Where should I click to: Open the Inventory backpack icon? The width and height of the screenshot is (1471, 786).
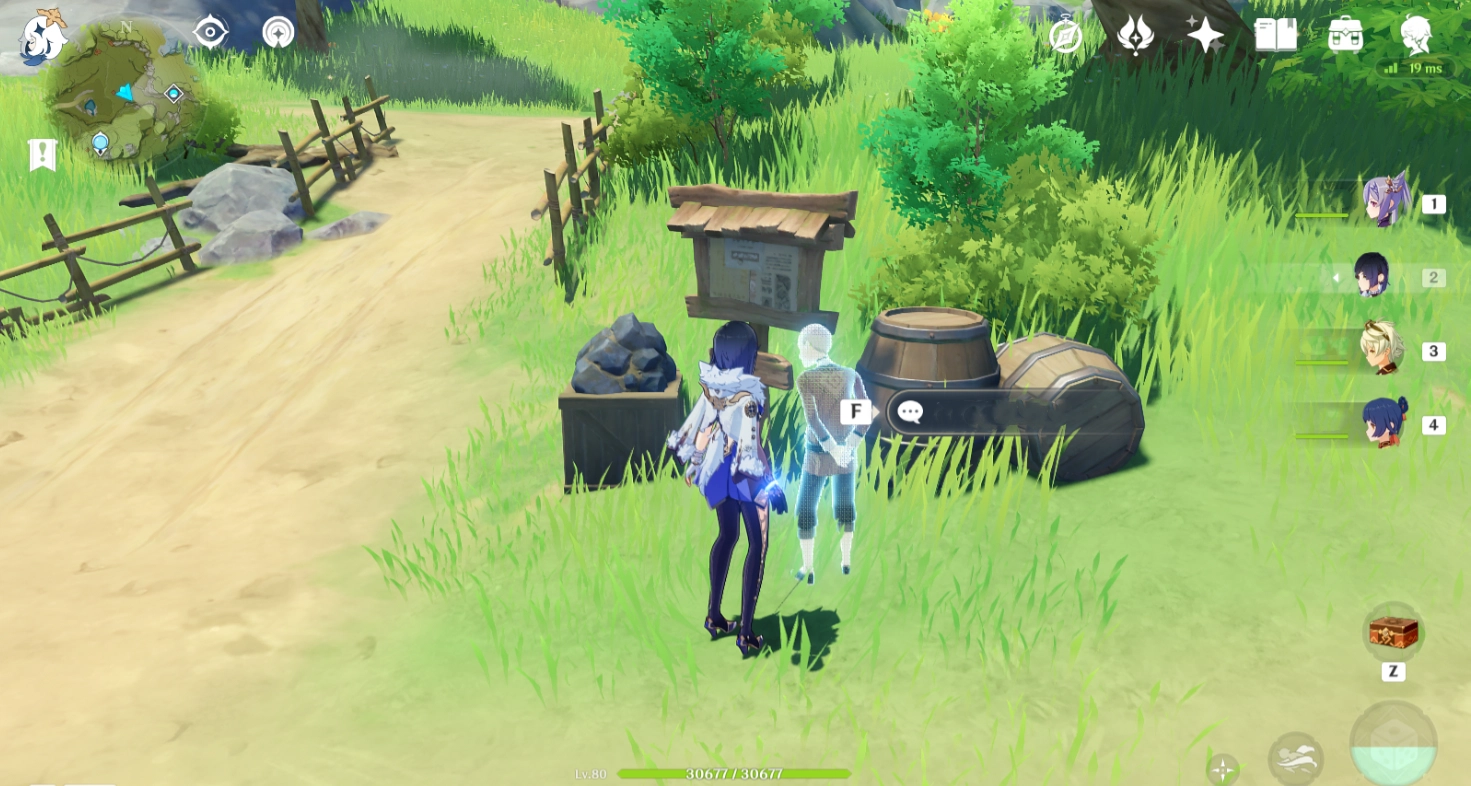click(x=1348, y=36)
